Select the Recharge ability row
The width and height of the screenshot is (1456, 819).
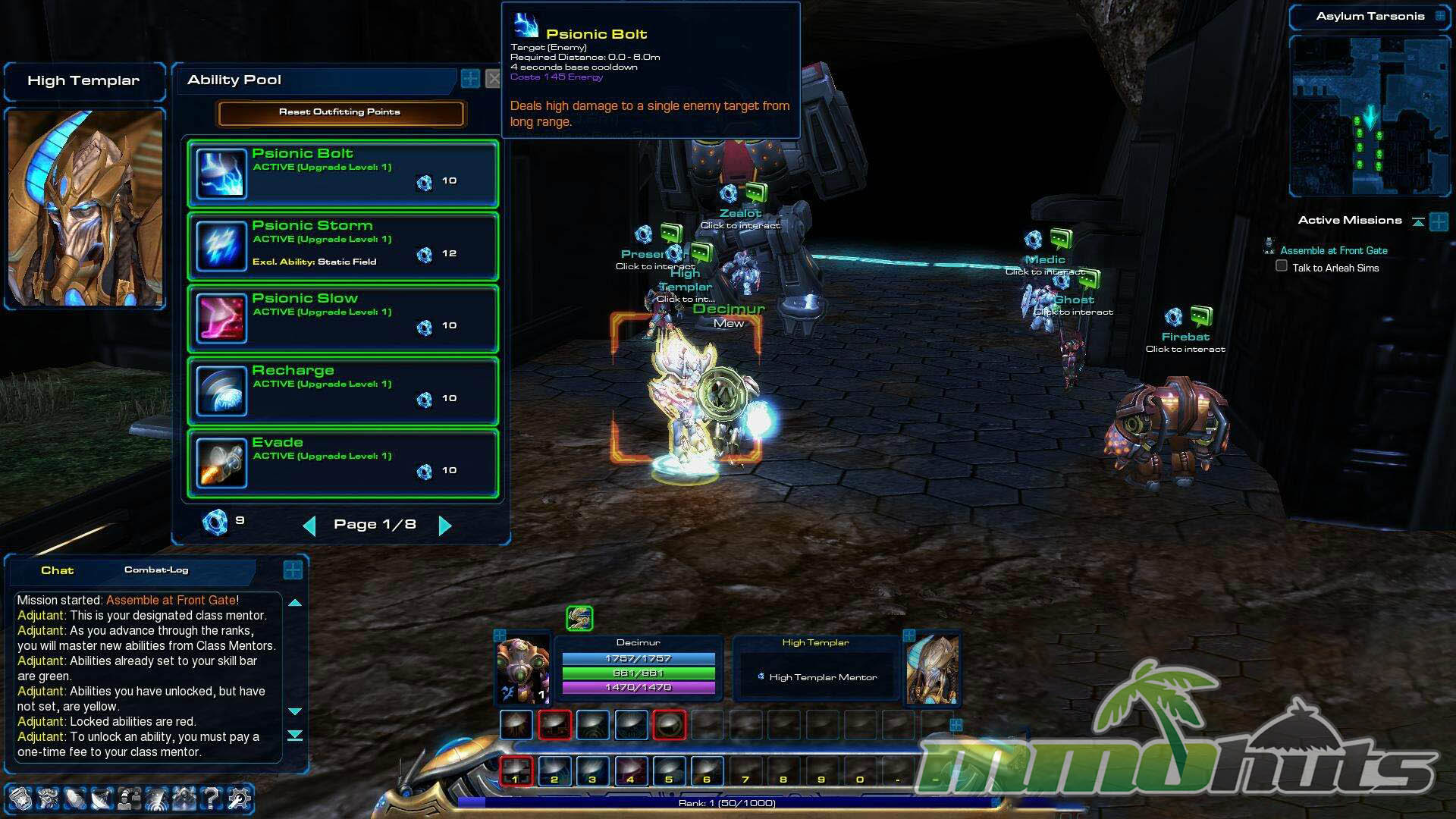pos(343,391)
